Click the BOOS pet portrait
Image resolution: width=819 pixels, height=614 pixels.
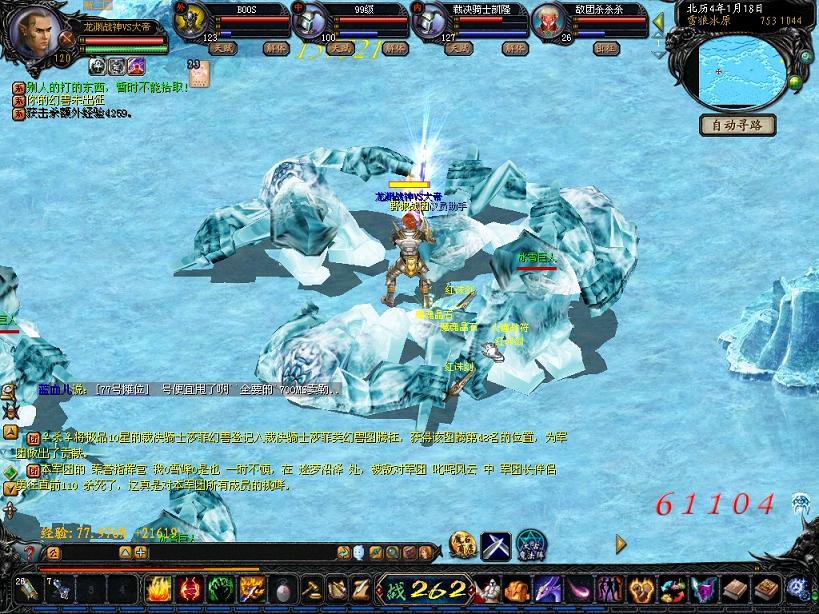tap(191, 22)
